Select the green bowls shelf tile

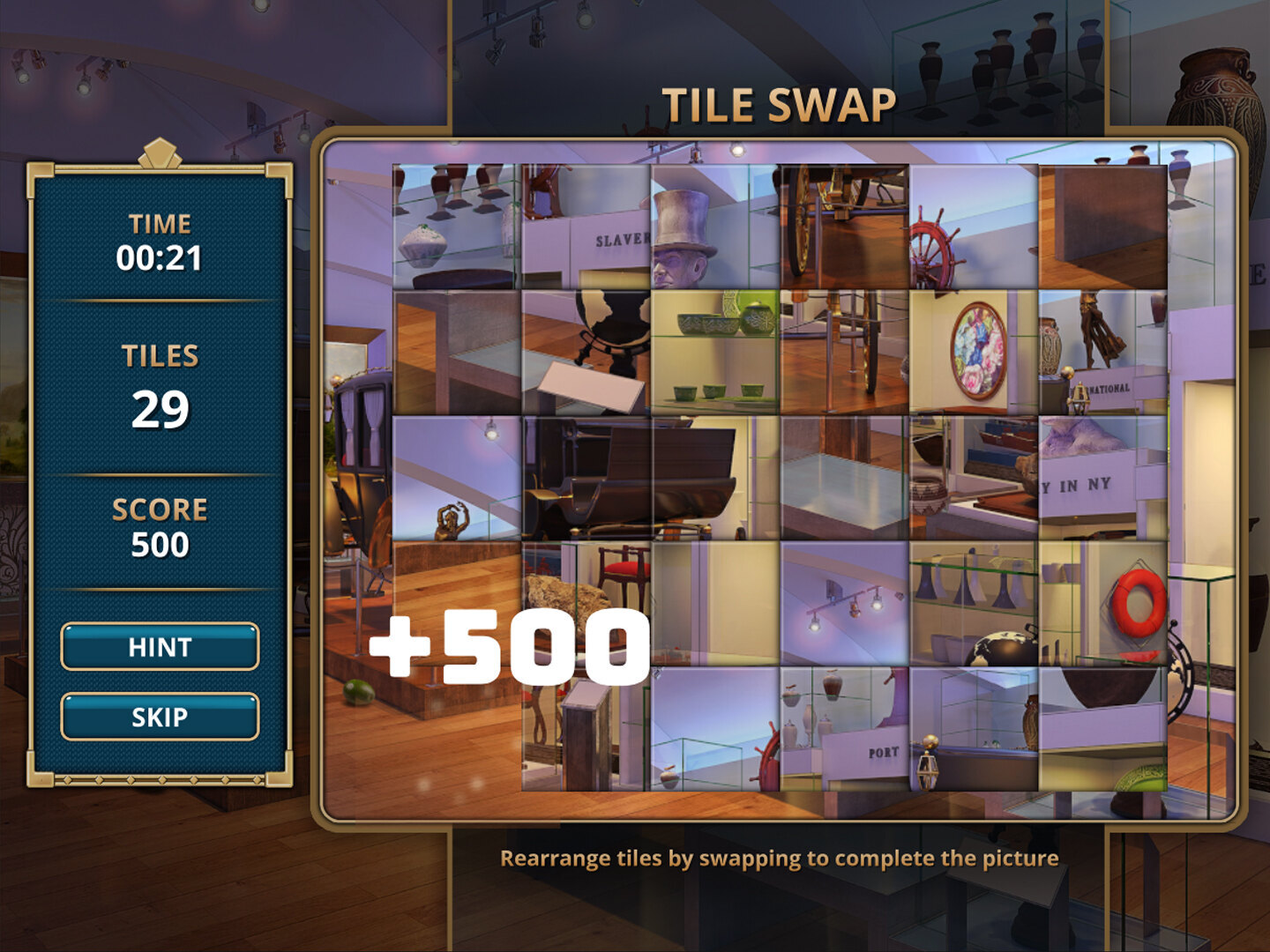tap(714, 353)
